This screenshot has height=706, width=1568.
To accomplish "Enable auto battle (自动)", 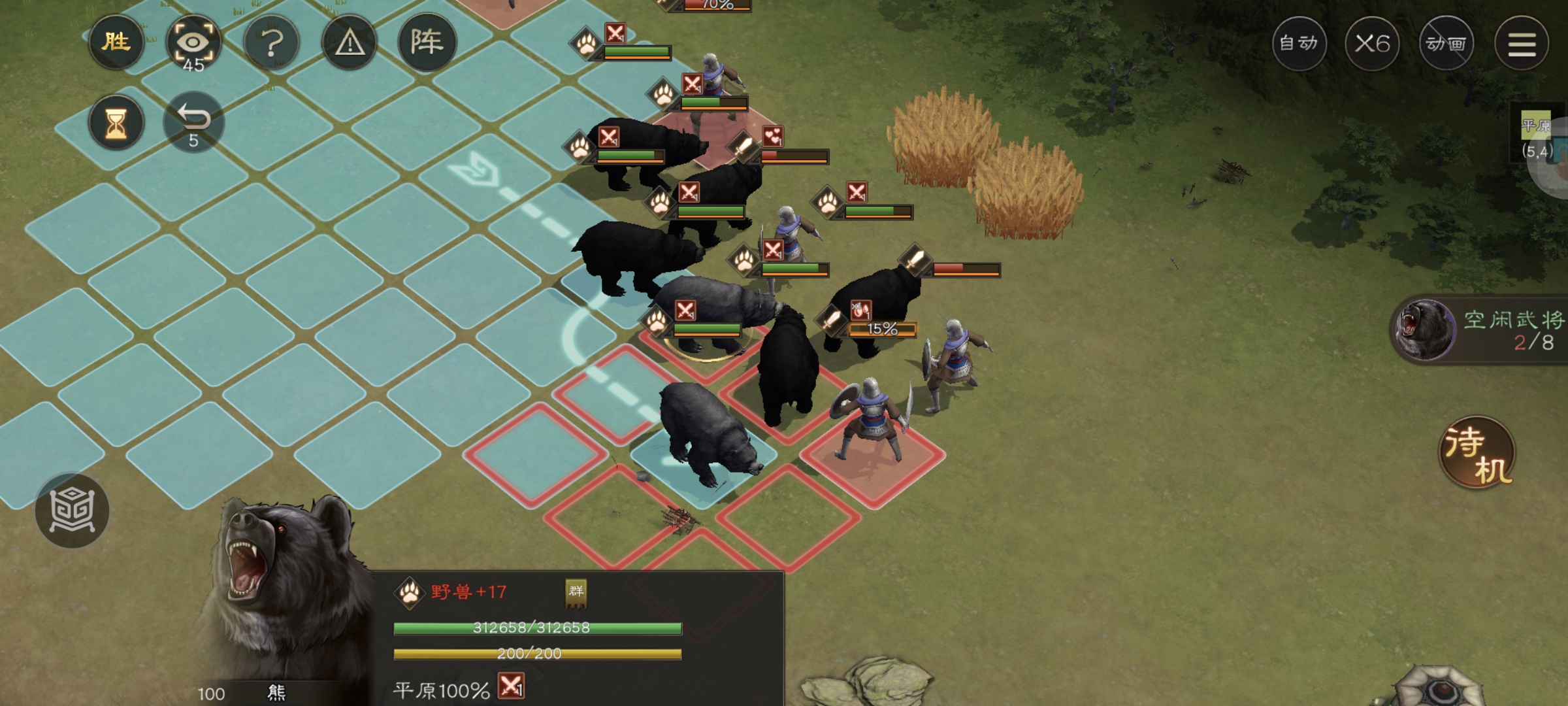I will point(1298,44).
